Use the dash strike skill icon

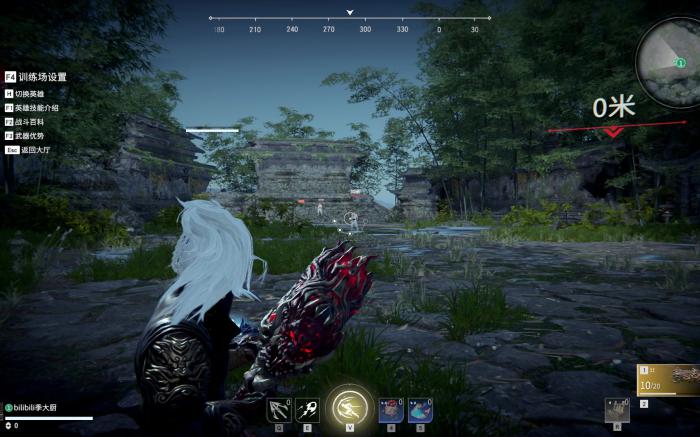point(305,410)
